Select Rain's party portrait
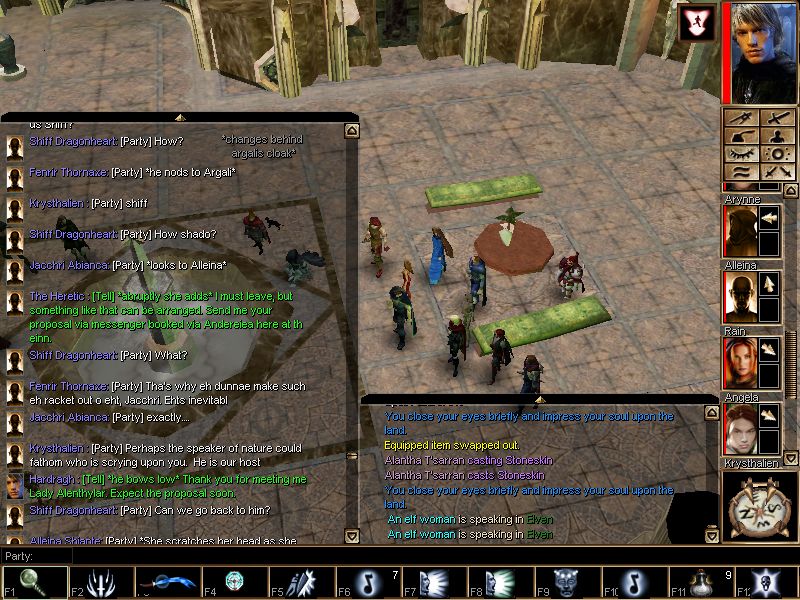800x600 pixels. tap(739, 362)
